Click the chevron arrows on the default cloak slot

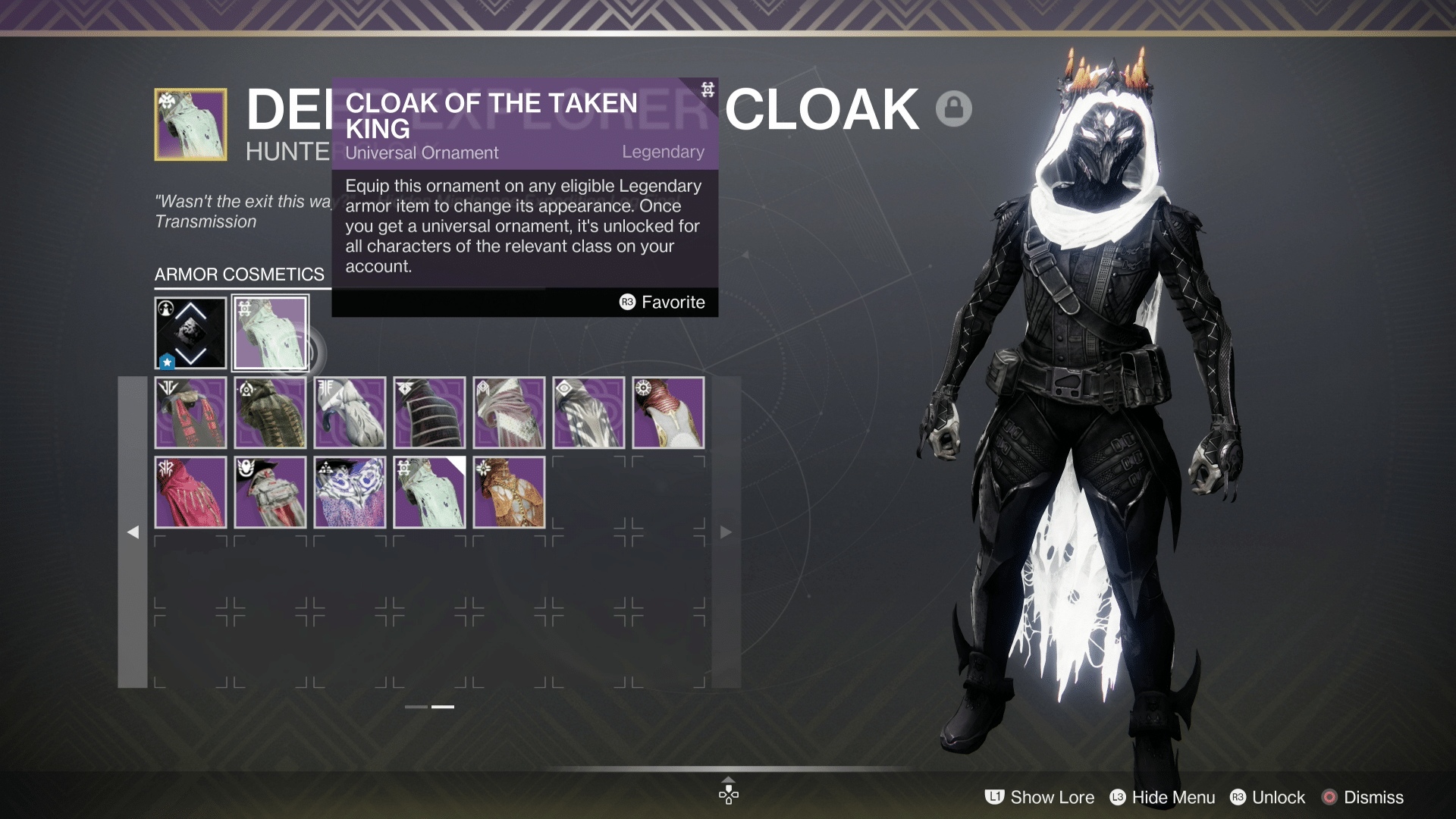(x=190, y=332)
